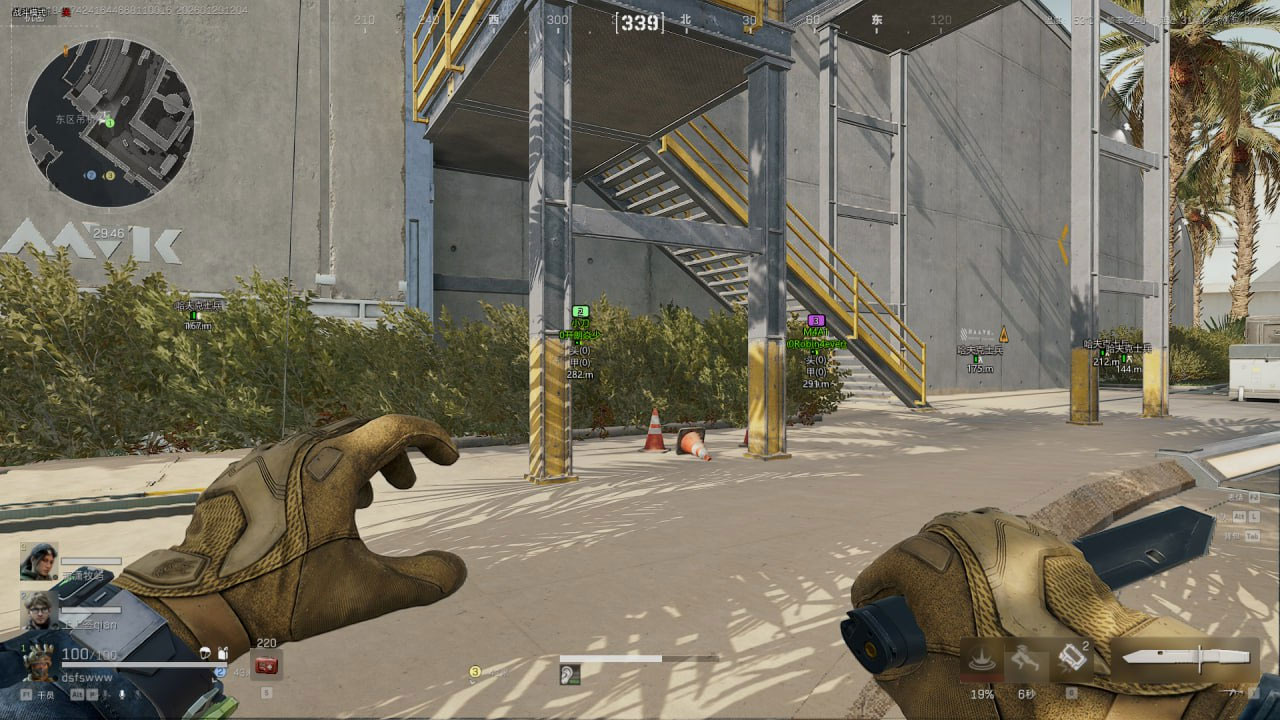Select the combat knife weapon slot

[x=1185, y=658]
